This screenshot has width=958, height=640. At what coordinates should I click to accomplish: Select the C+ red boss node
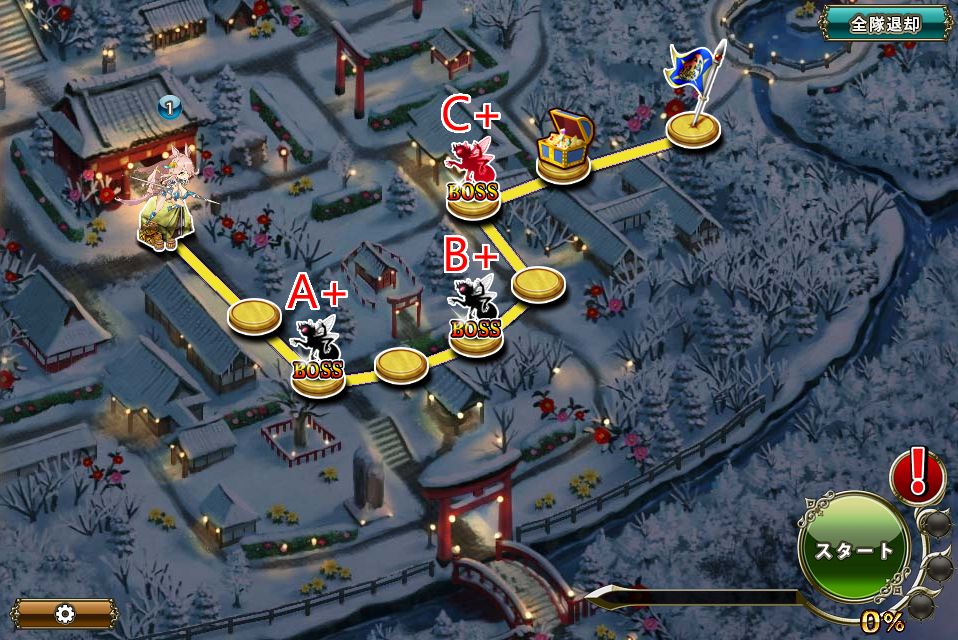coord(472,180)
